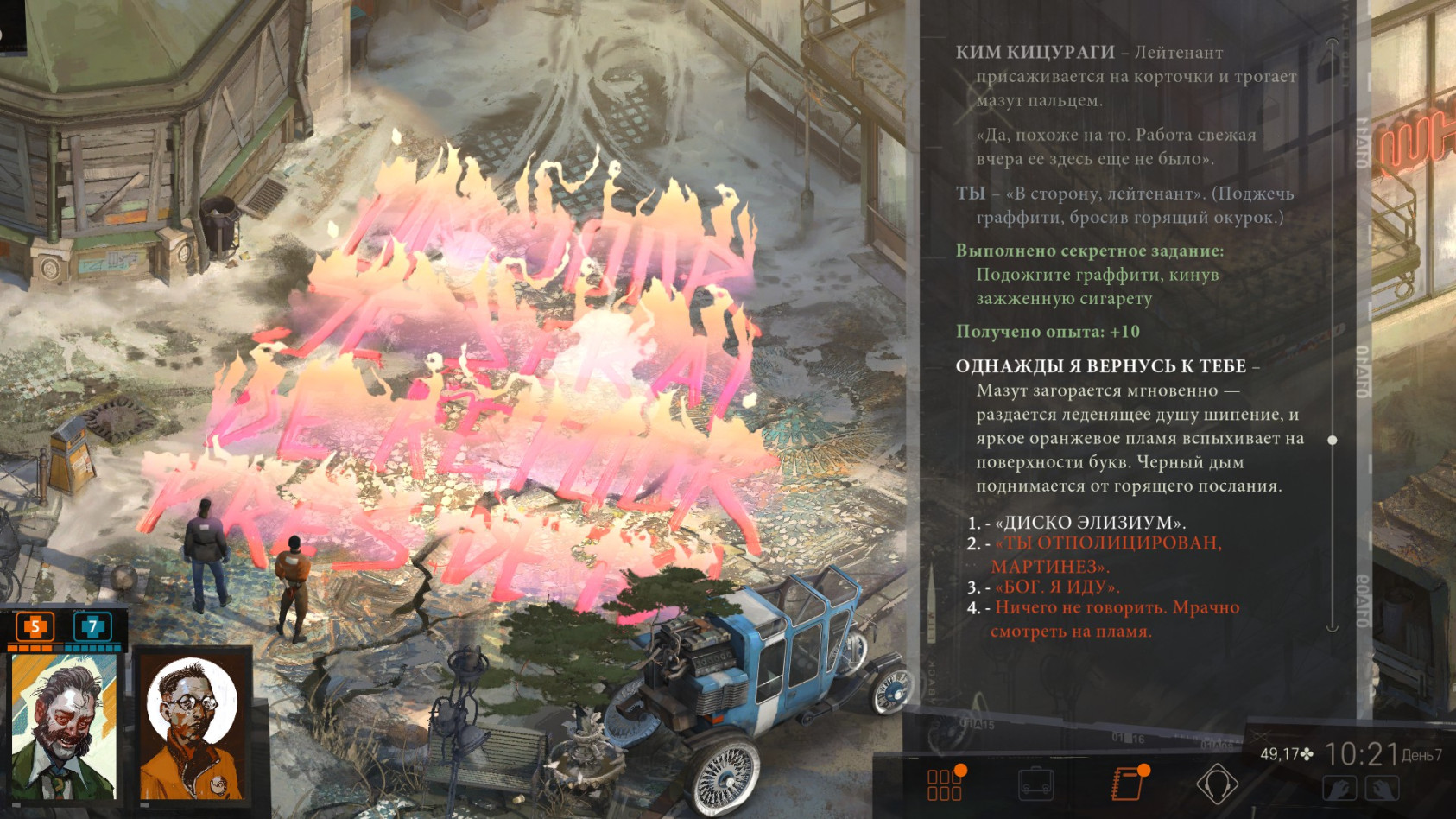The width and height of the screenshot is (1456, 819).
Task: Select the right hand item slot
Action: (1382, 788)
